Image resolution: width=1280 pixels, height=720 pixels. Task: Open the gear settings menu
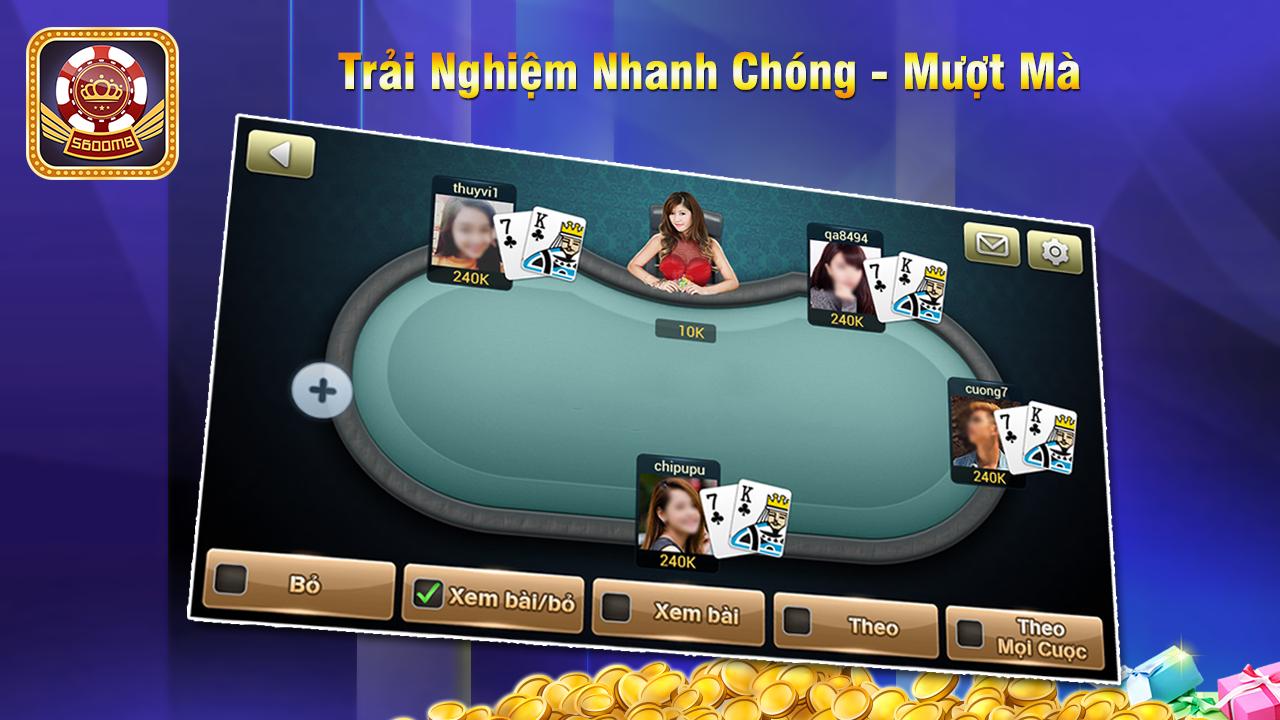click(x=1055, y=252)
